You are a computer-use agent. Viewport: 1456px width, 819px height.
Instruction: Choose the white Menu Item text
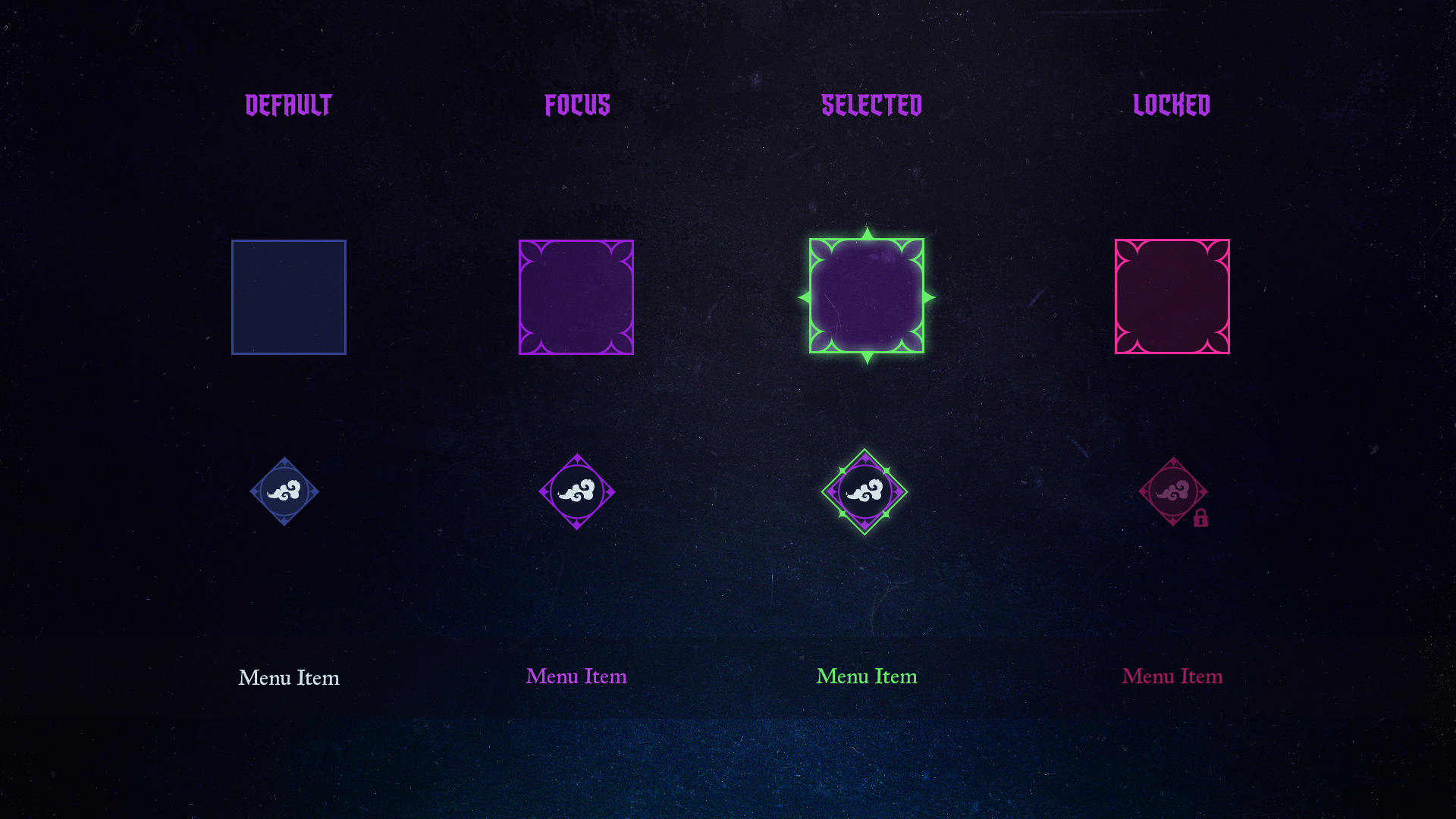(289, 677)
